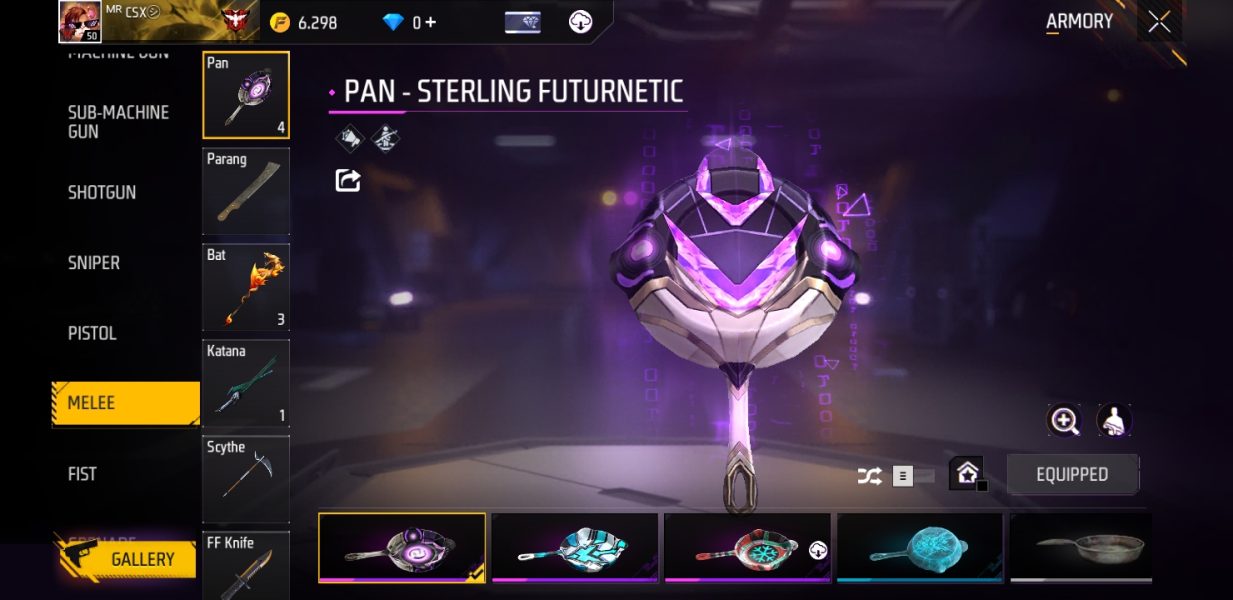The height and width of the screenshot is (600, 1233).
Task: Select the Scythe weapon tile
Action: point(246,479)
